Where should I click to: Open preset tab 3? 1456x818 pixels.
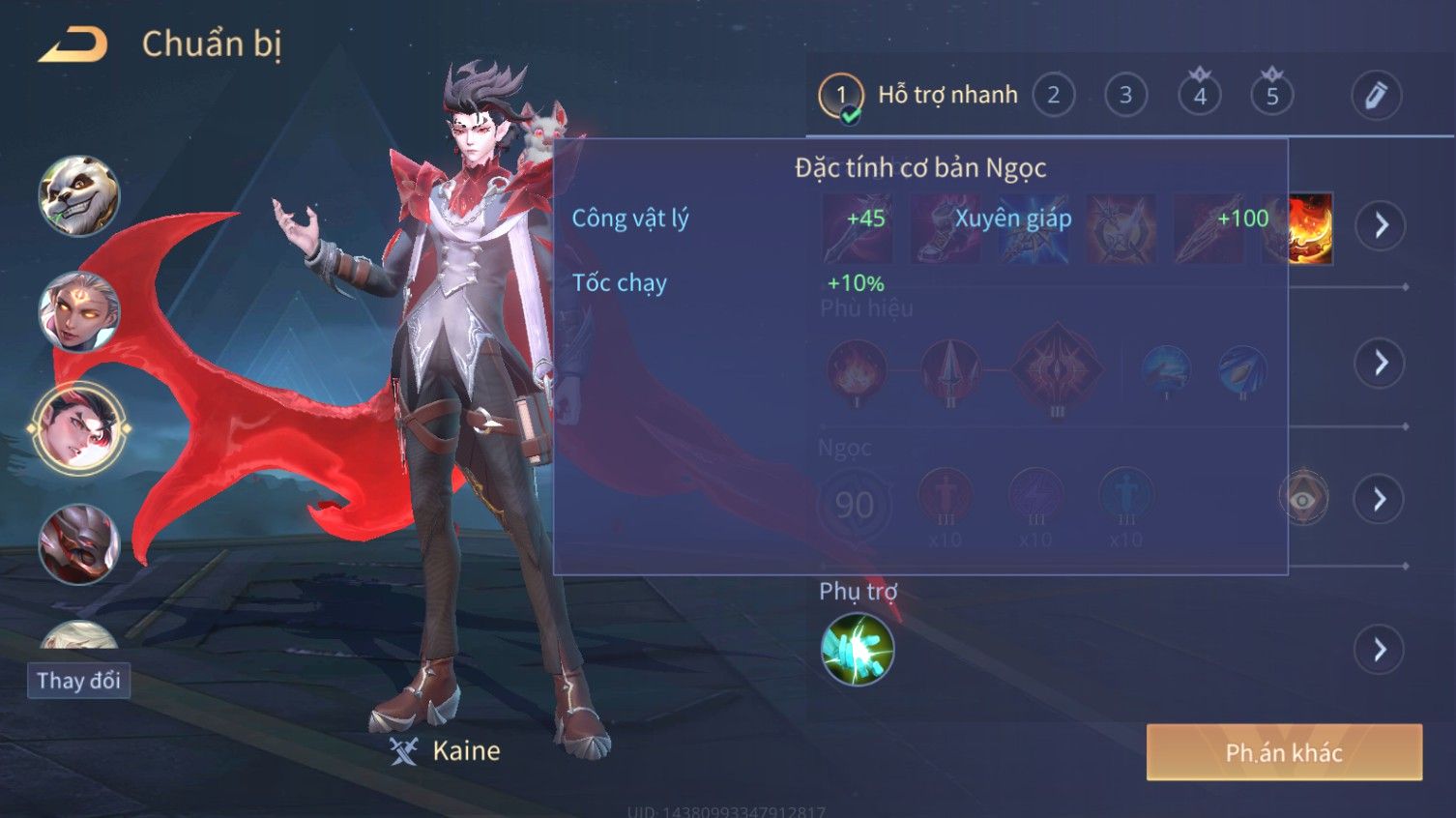[x=1125, y=96]
